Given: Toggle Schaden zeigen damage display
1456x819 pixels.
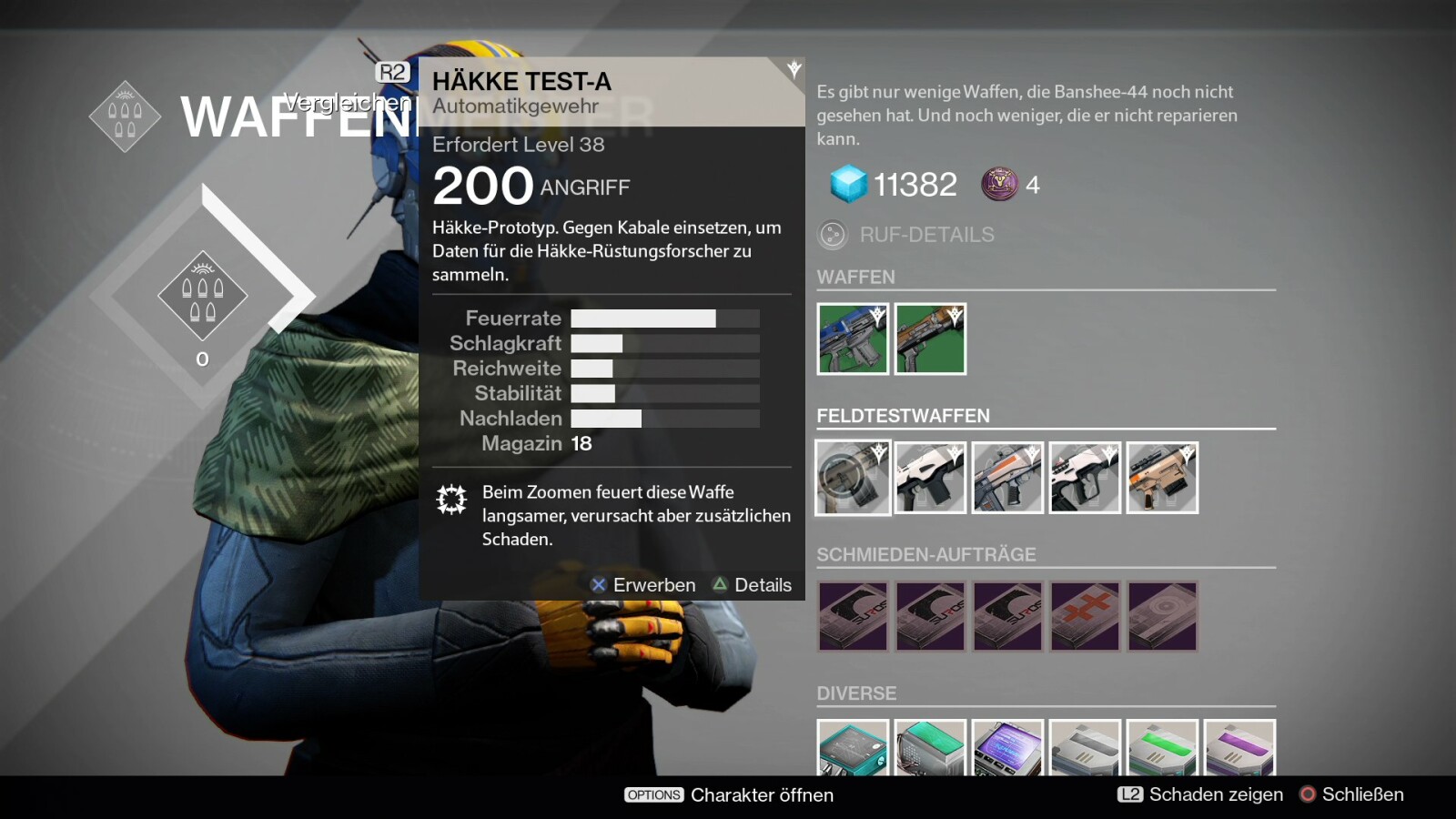Looking at the screenshot, I should click(x=1201, y=794).
